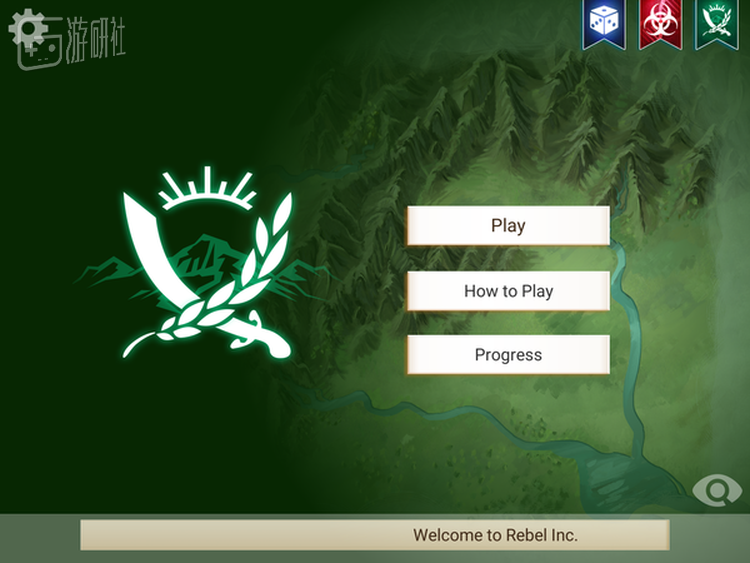Click the Welcome to Rebel Inc. news bar
The height and width of the screenshot is (563, 750).
point(375,535)
